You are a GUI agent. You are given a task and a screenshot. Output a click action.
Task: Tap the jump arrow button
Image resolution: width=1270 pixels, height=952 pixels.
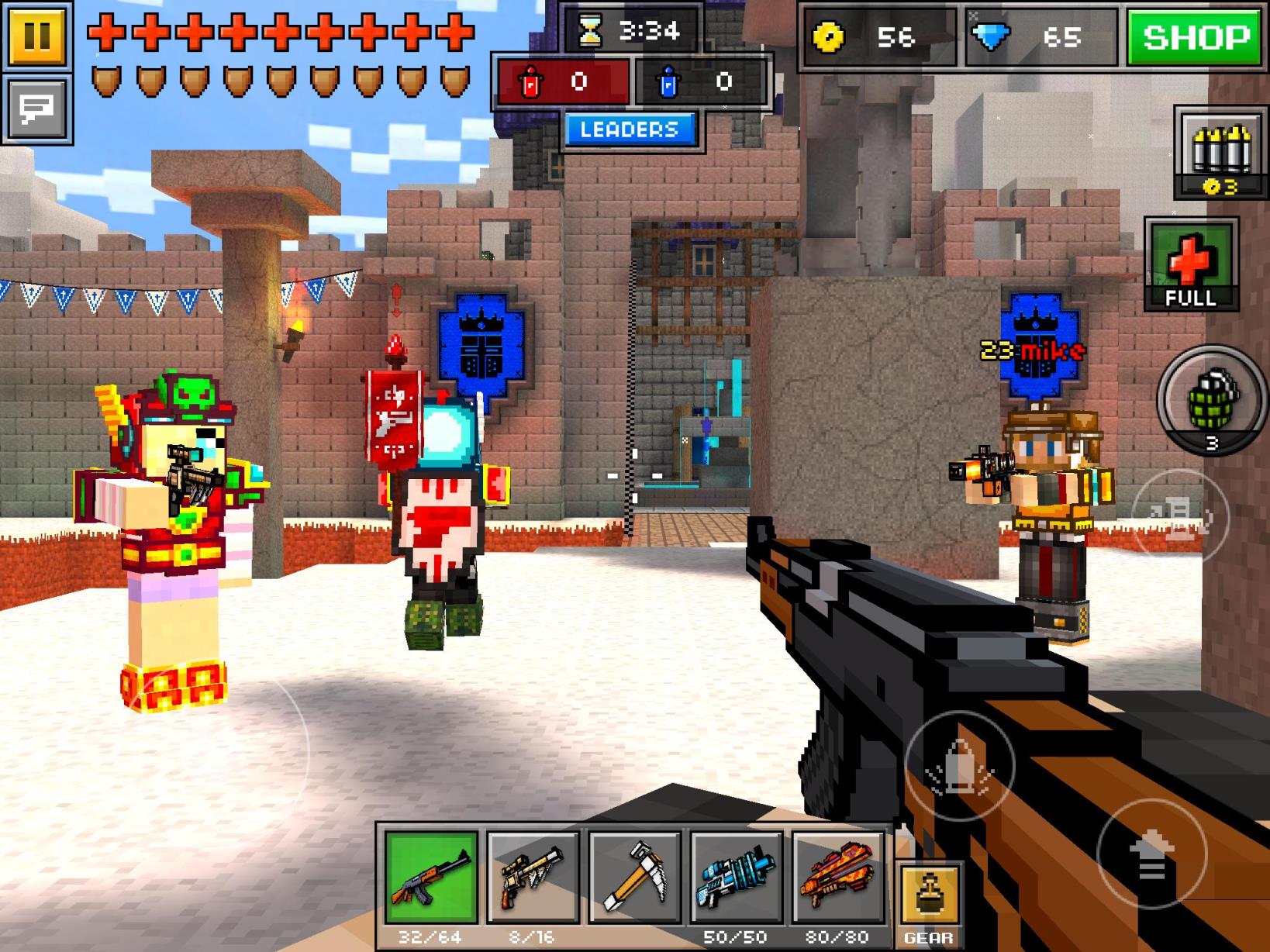point(1151,854)
